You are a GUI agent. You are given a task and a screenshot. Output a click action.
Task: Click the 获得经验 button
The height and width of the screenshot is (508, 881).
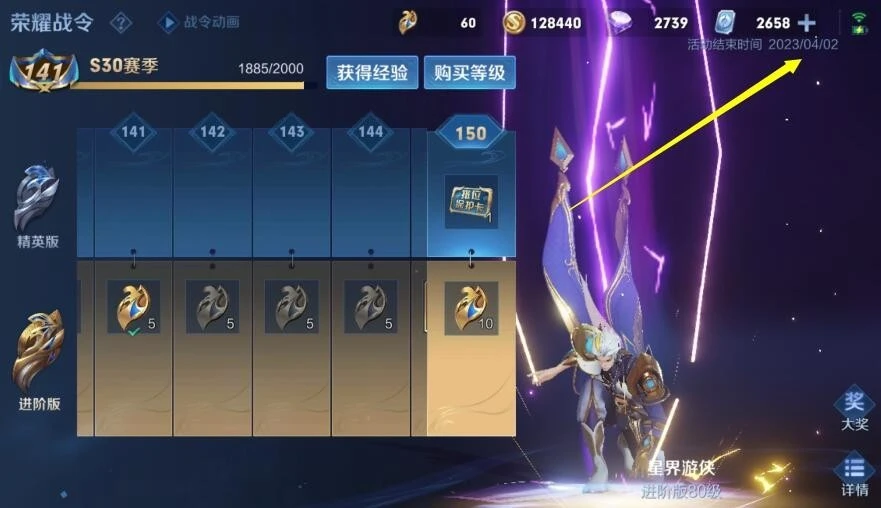click(372, 72)
